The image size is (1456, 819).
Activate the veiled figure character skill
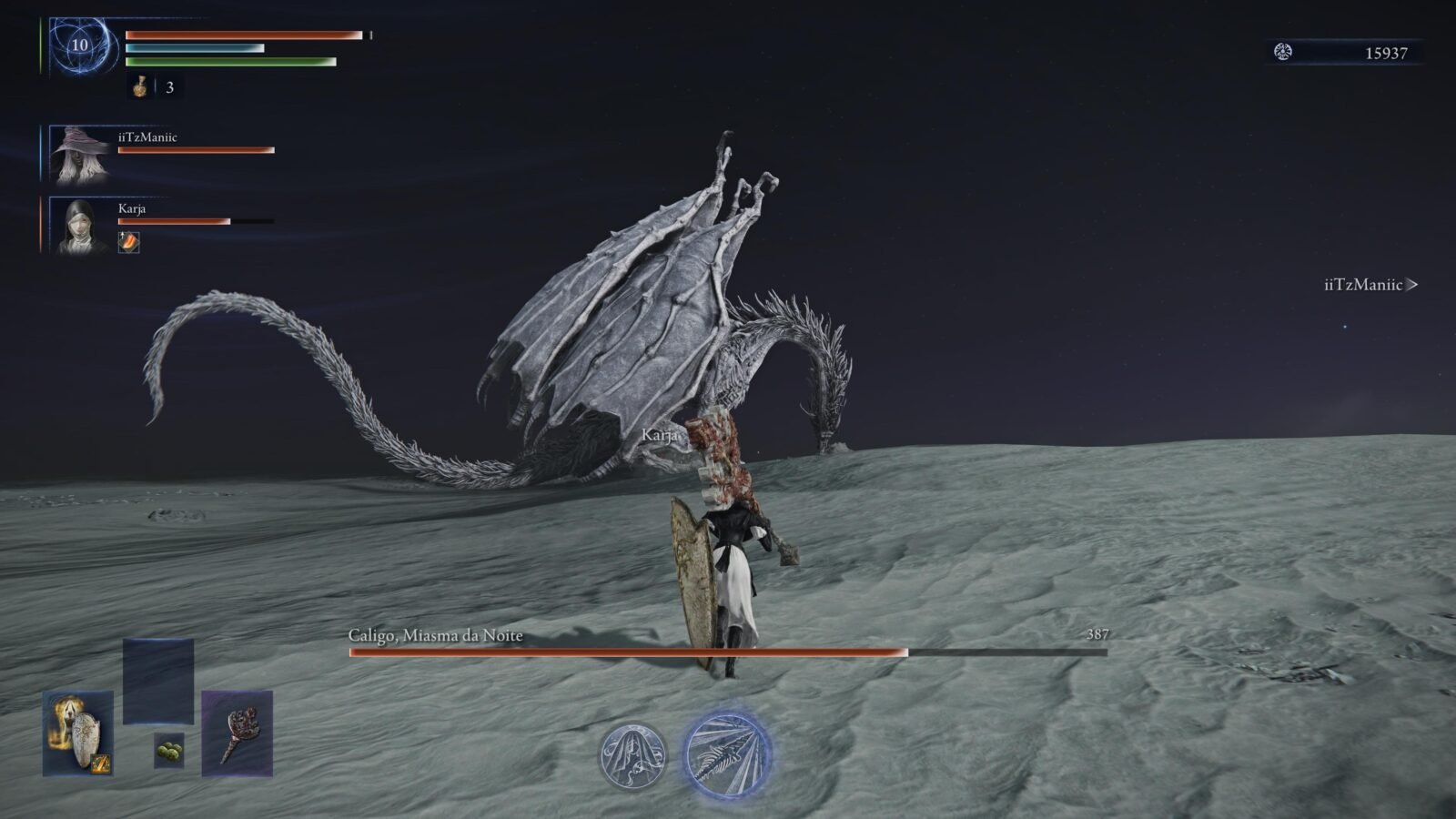(x=632, y=755)
